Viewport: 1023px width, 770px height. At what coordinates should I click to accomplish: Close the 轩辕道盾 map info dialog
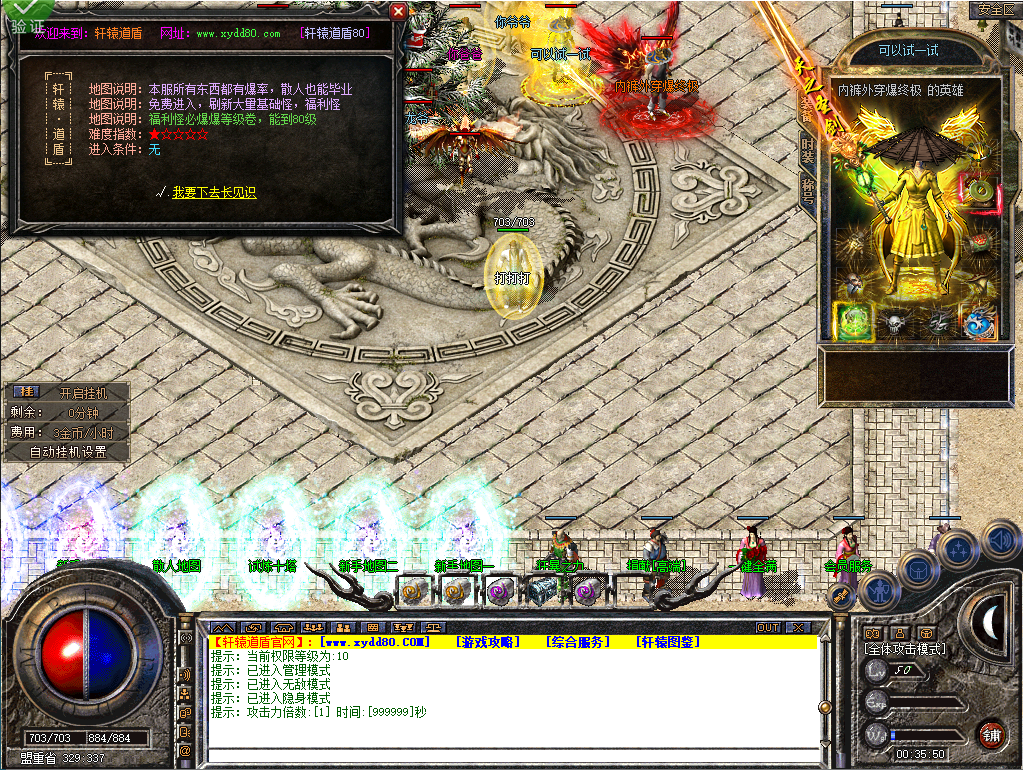[x=398, y=12]
